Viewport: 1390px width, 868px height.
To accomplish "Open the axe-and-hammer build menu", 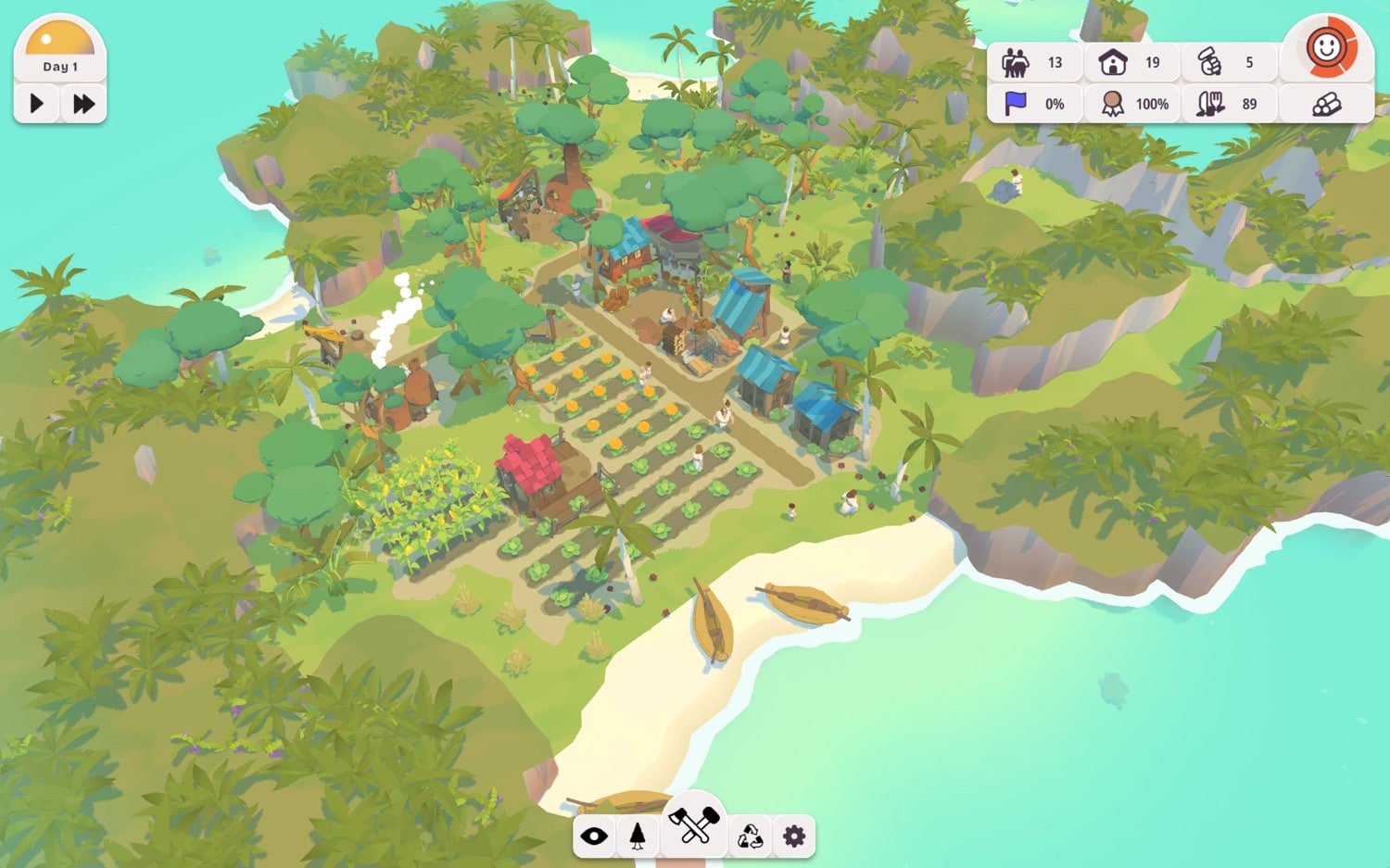I will tap(694, 824).
